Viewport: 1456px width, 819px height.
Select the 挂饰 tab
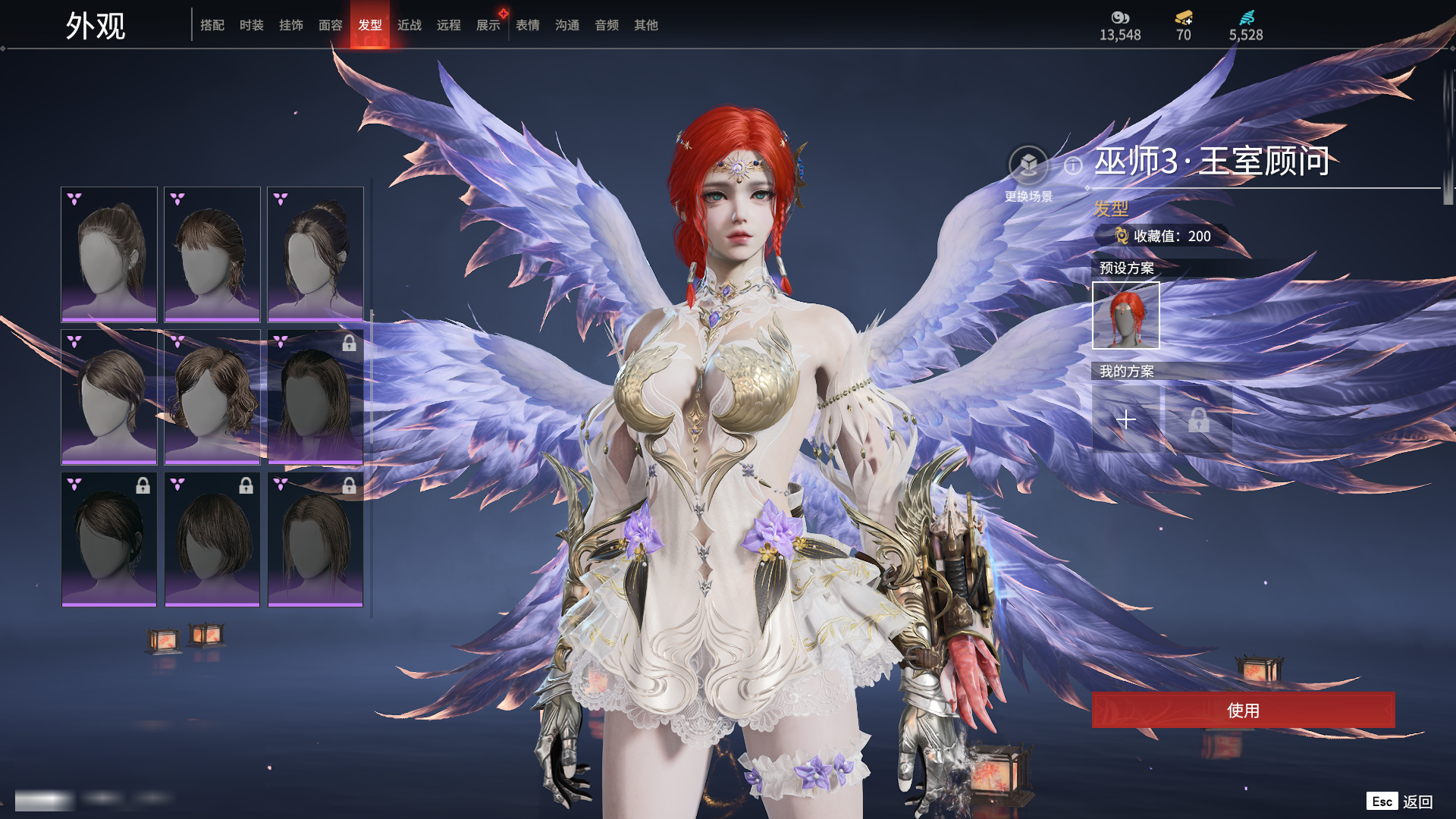coord(291,25)
